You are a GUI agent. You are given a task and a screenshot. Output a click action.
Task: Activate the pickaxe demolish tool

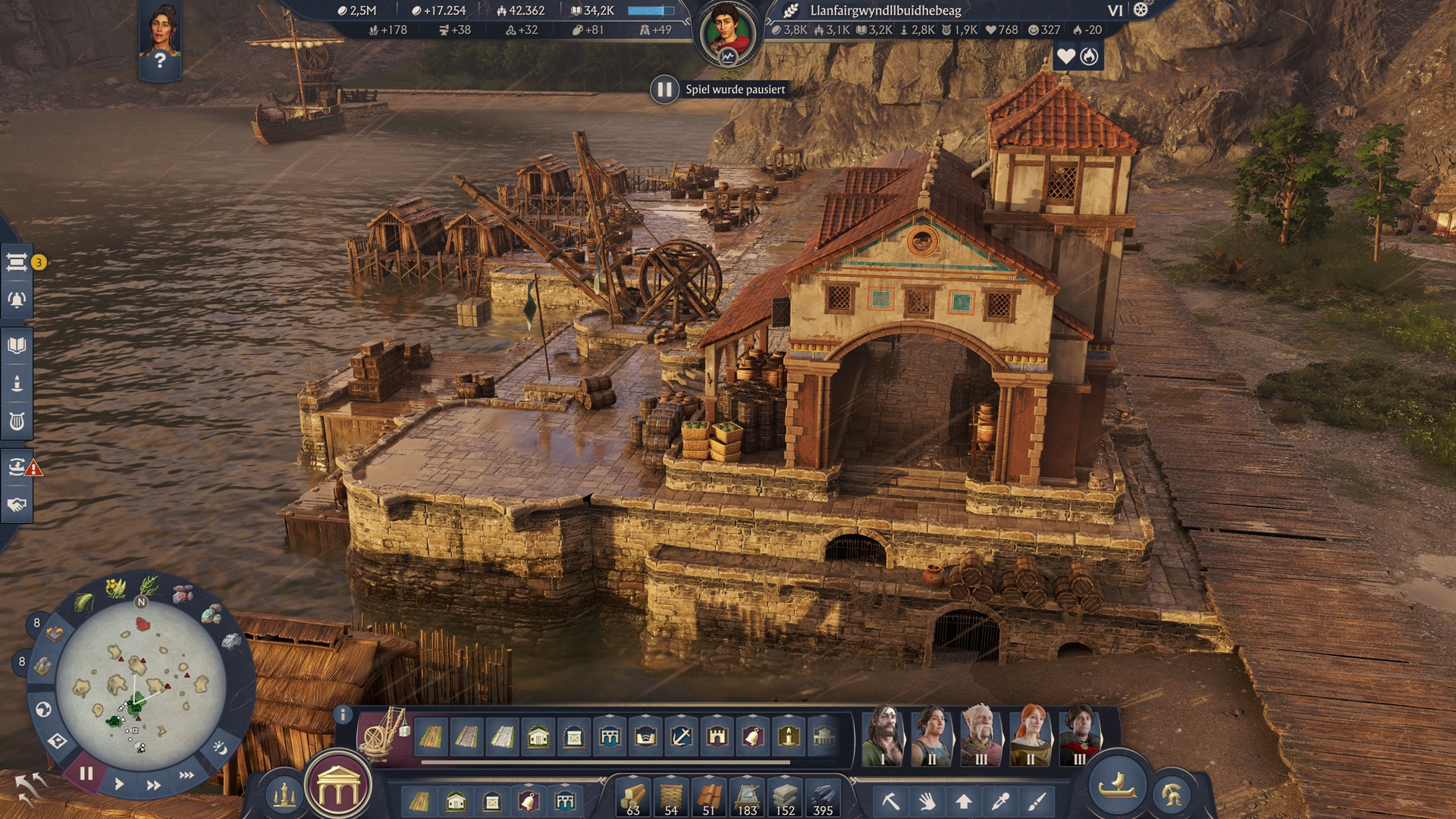[x=890, y=801]
